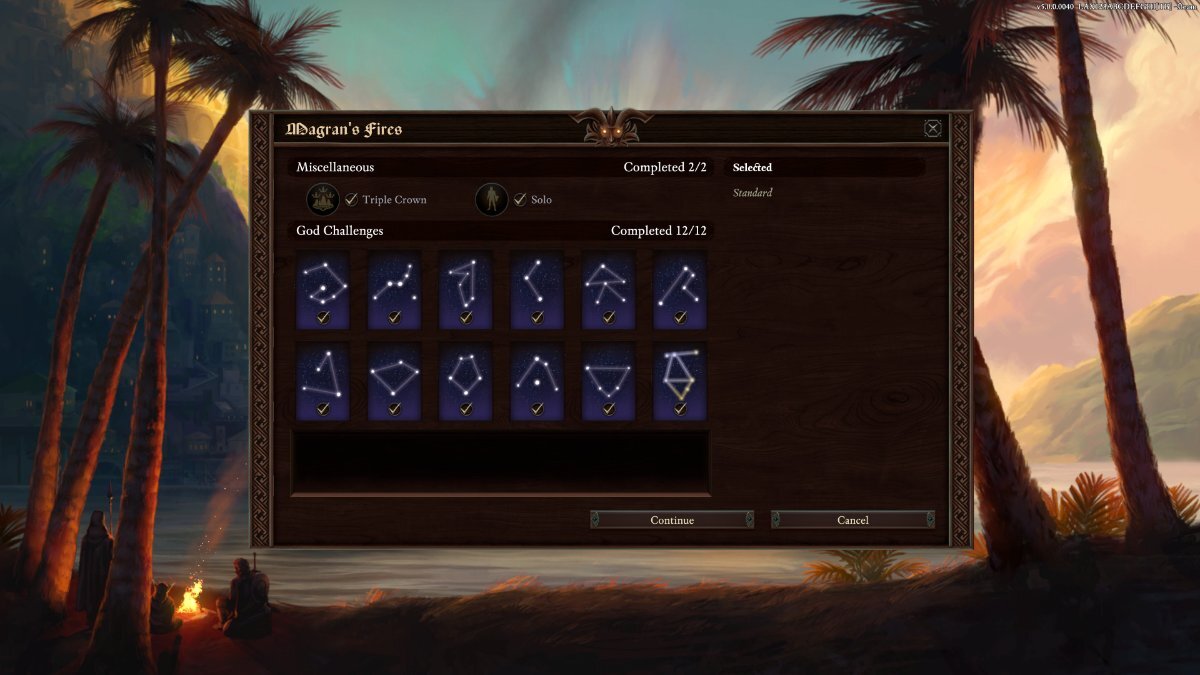Screen dimensions: 1200x675
Task: Pick the closed ring-shaped constellation challenge
Action: click(466, 381)
